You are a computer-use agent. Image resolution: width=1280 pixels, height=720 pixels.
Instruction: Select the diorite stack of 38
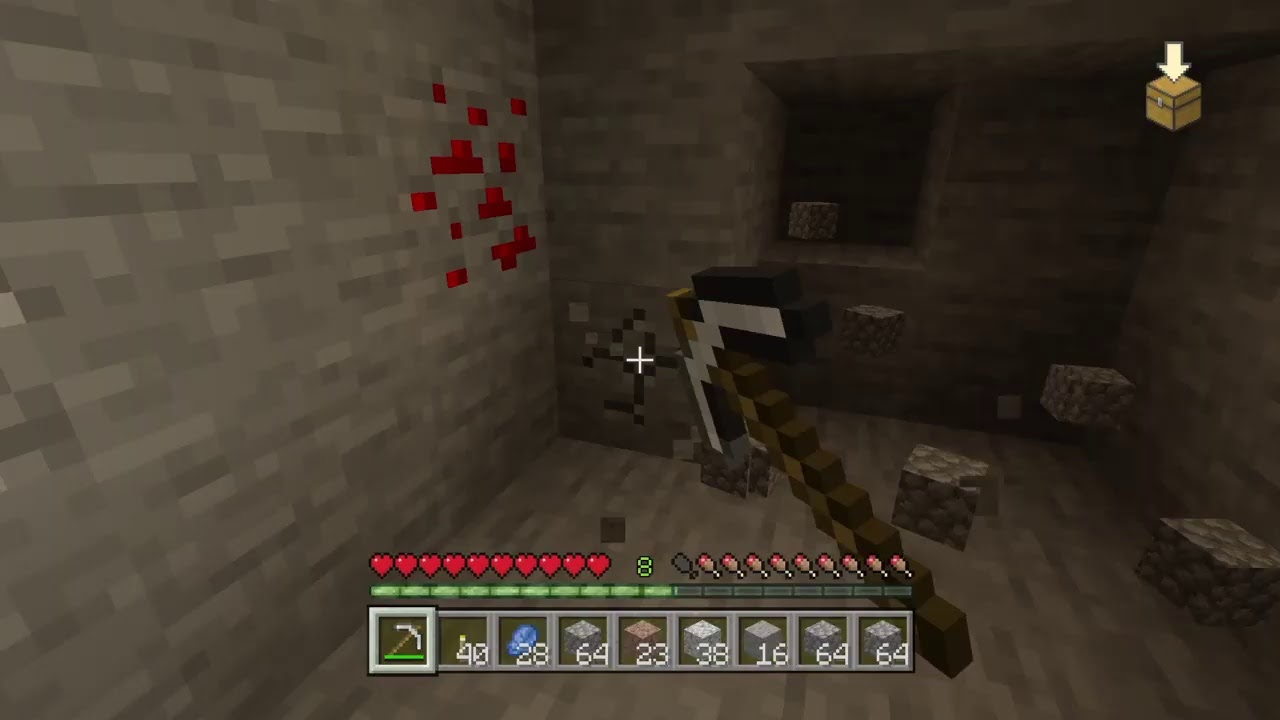tap(703, 643)
